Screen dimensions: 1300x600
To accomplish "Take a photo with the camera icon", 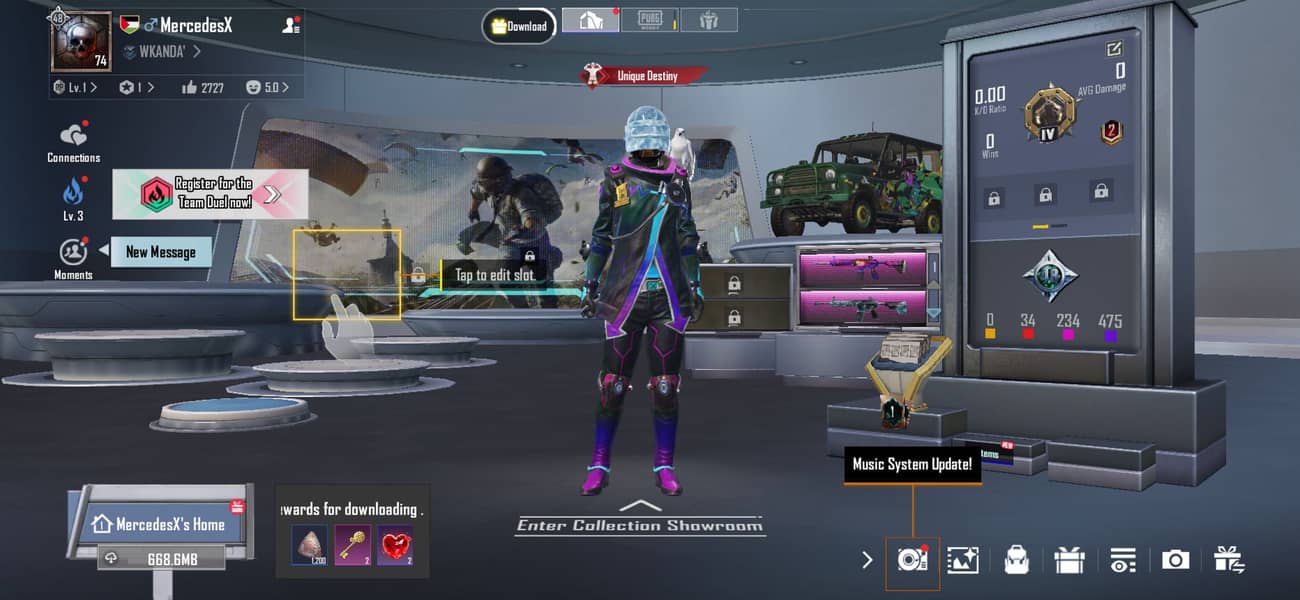I will (x=1175, y=560).
